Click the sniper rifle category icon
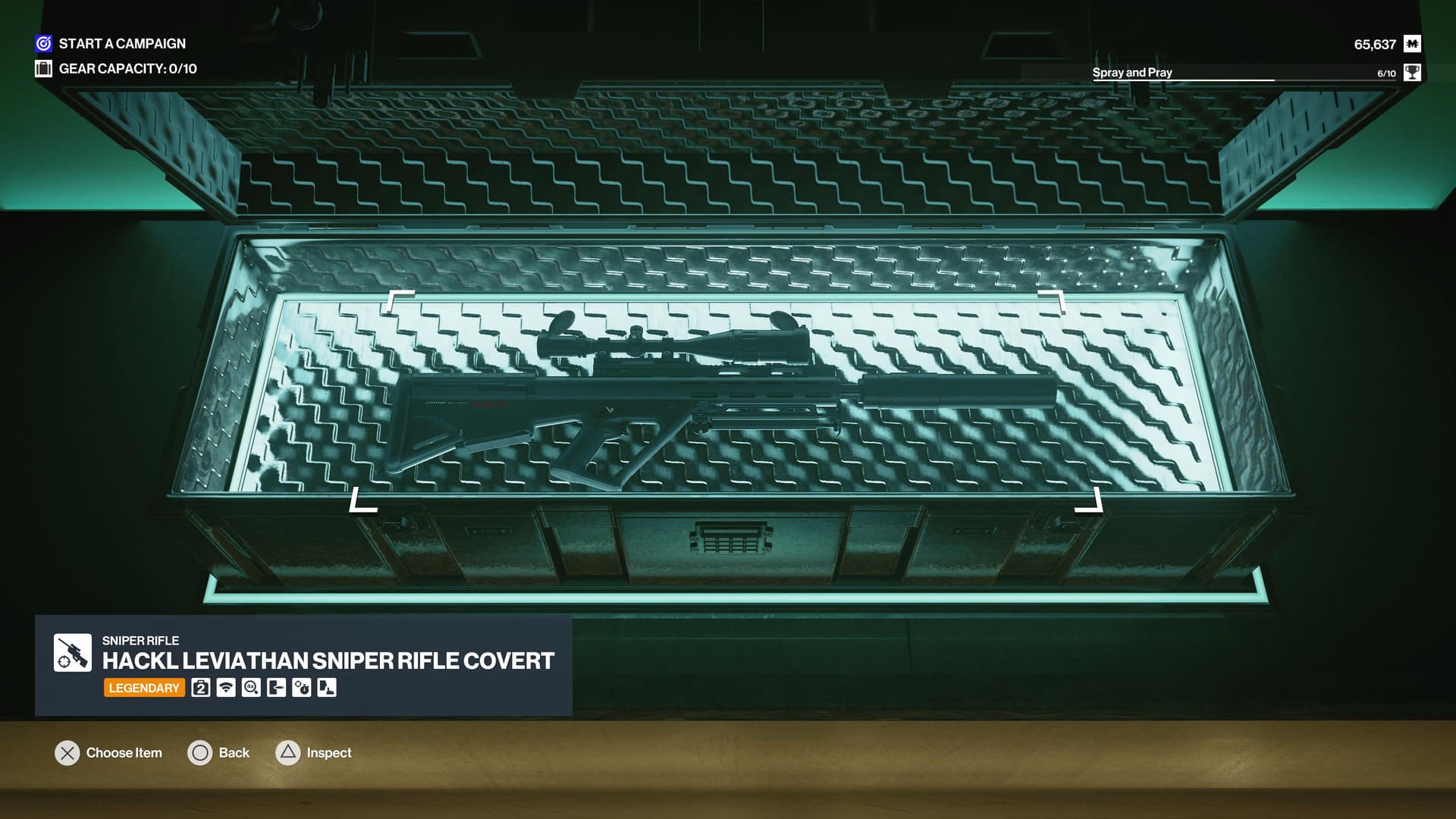The image size is (1456, 819). pos(73,653)
